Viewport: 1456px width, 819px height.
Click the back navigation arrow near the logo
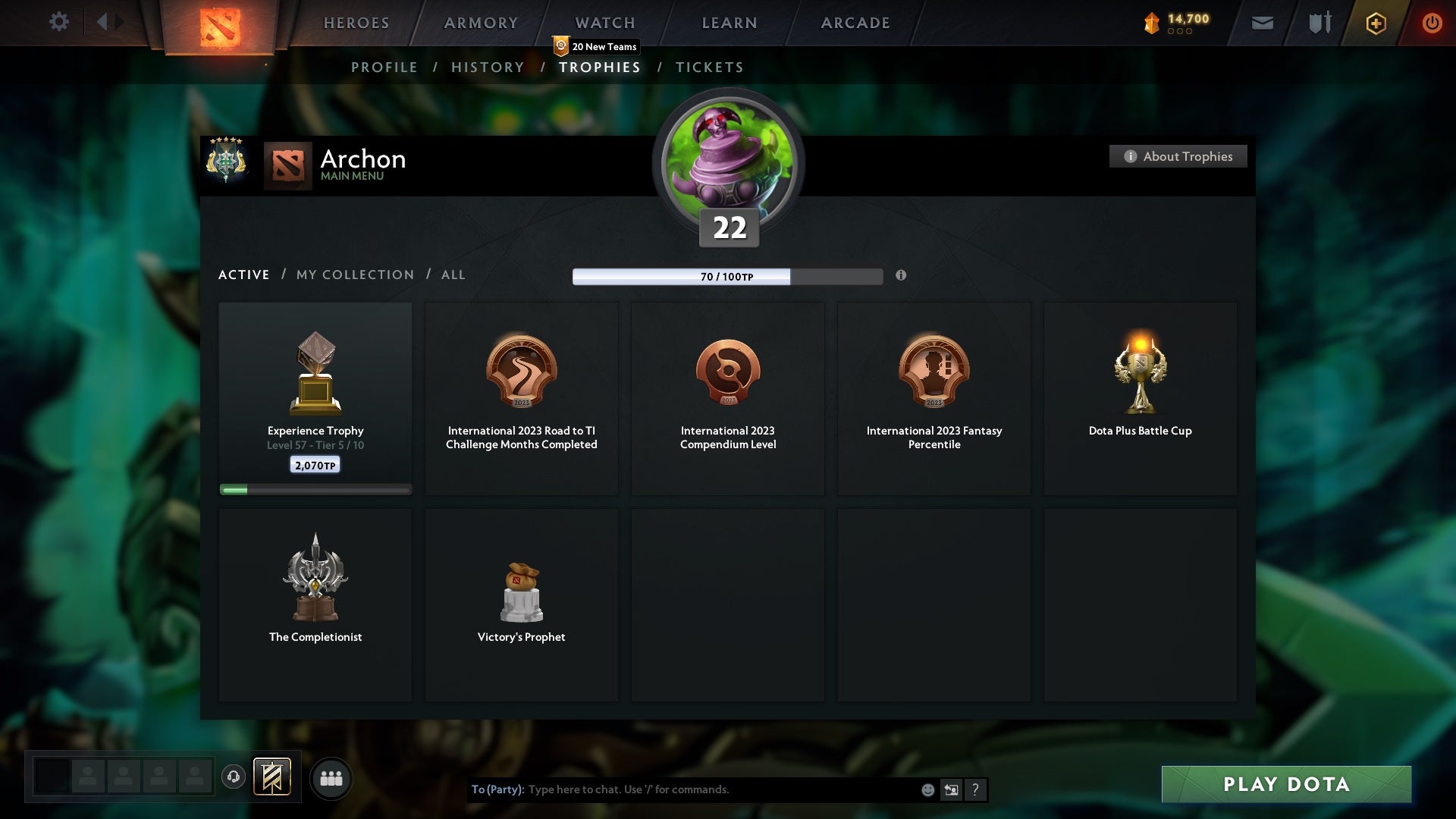pyautogui.click(x=104, y=22)
